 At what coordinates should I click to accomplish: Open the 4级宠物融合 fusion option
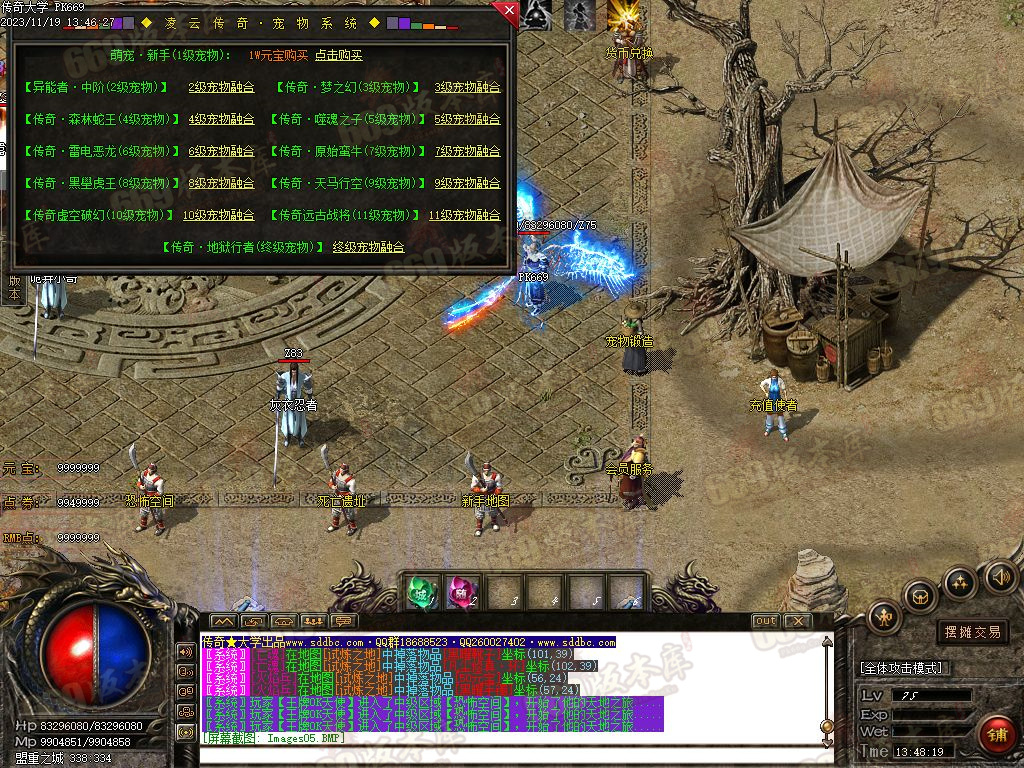(221, 119)
